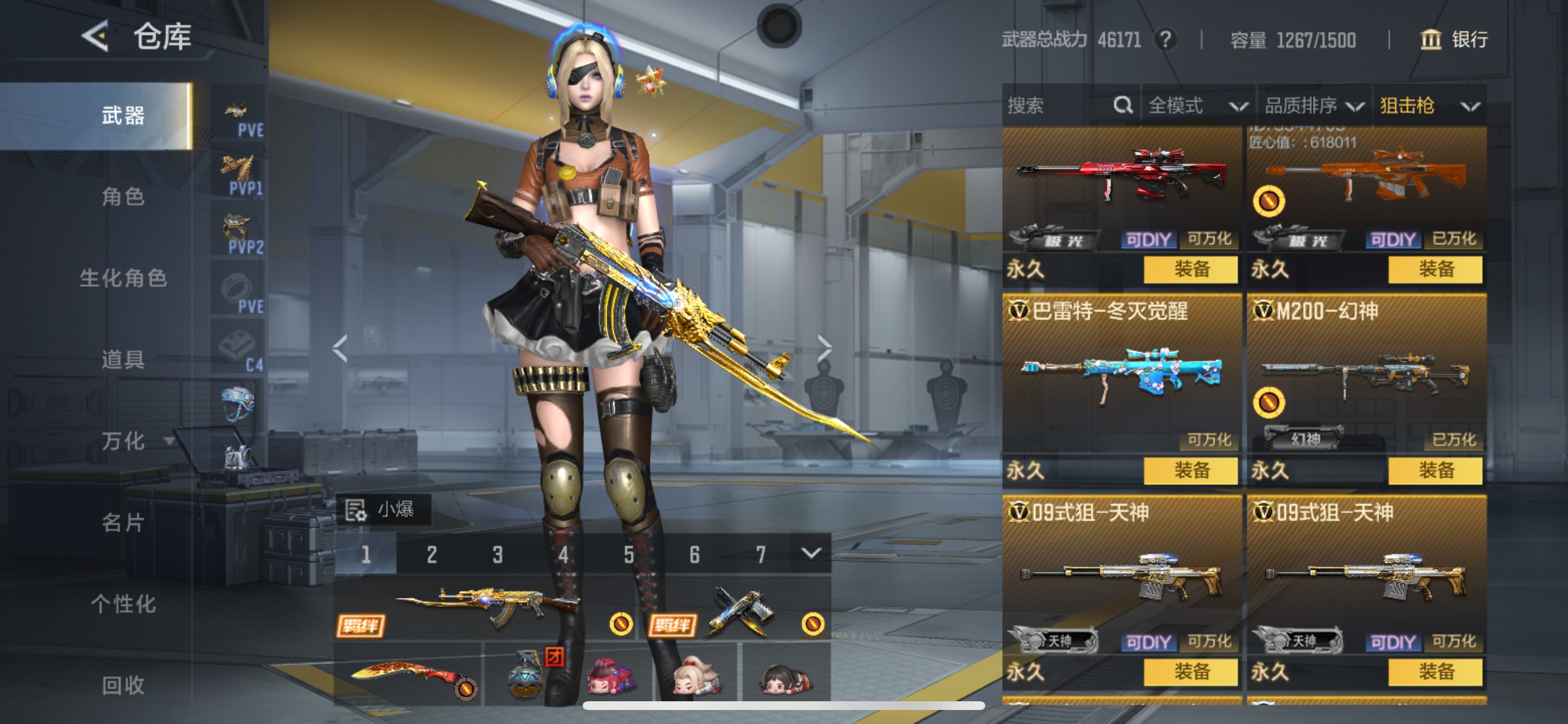Open the 回收 section
The height and width of the screenshot is (724, 1568).
(123, 685)
